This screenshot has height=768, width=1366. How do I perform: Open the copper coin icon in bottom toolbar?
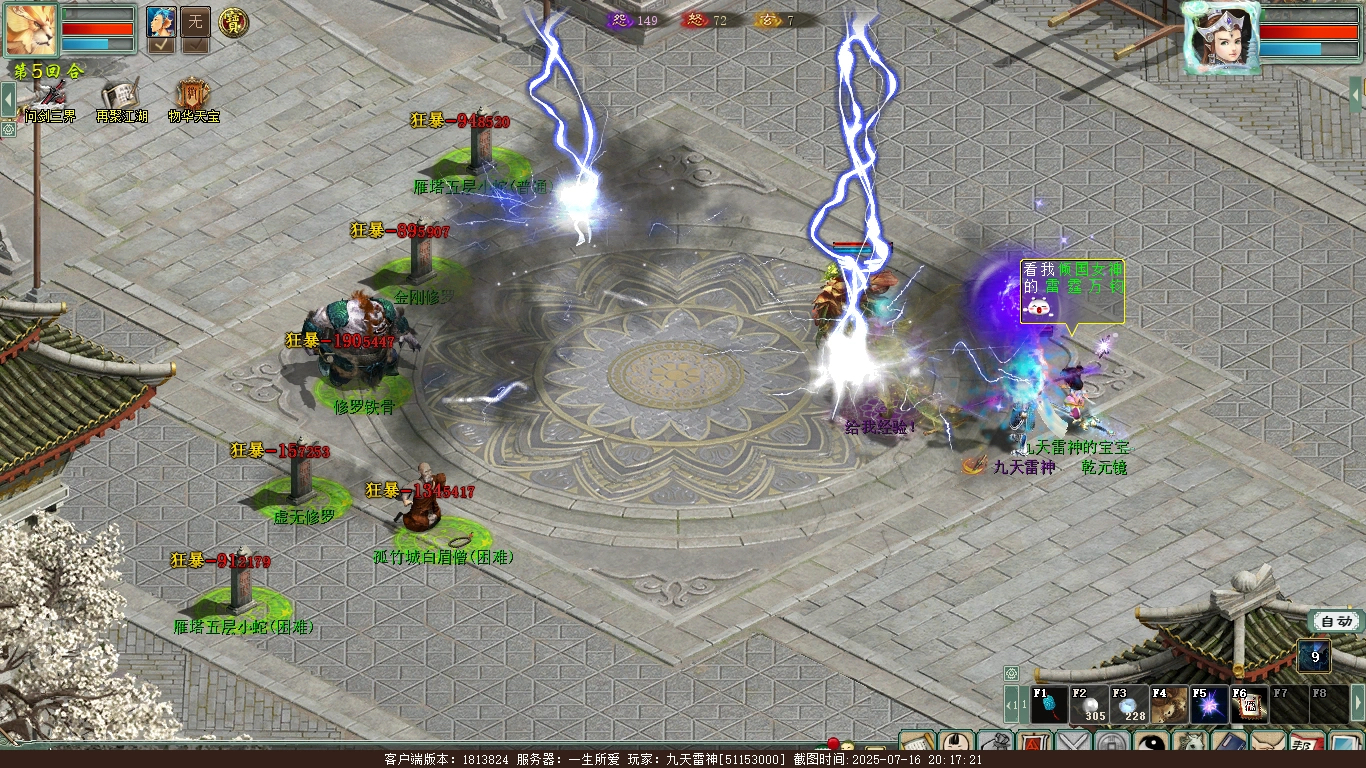(x=1112, y=745)
